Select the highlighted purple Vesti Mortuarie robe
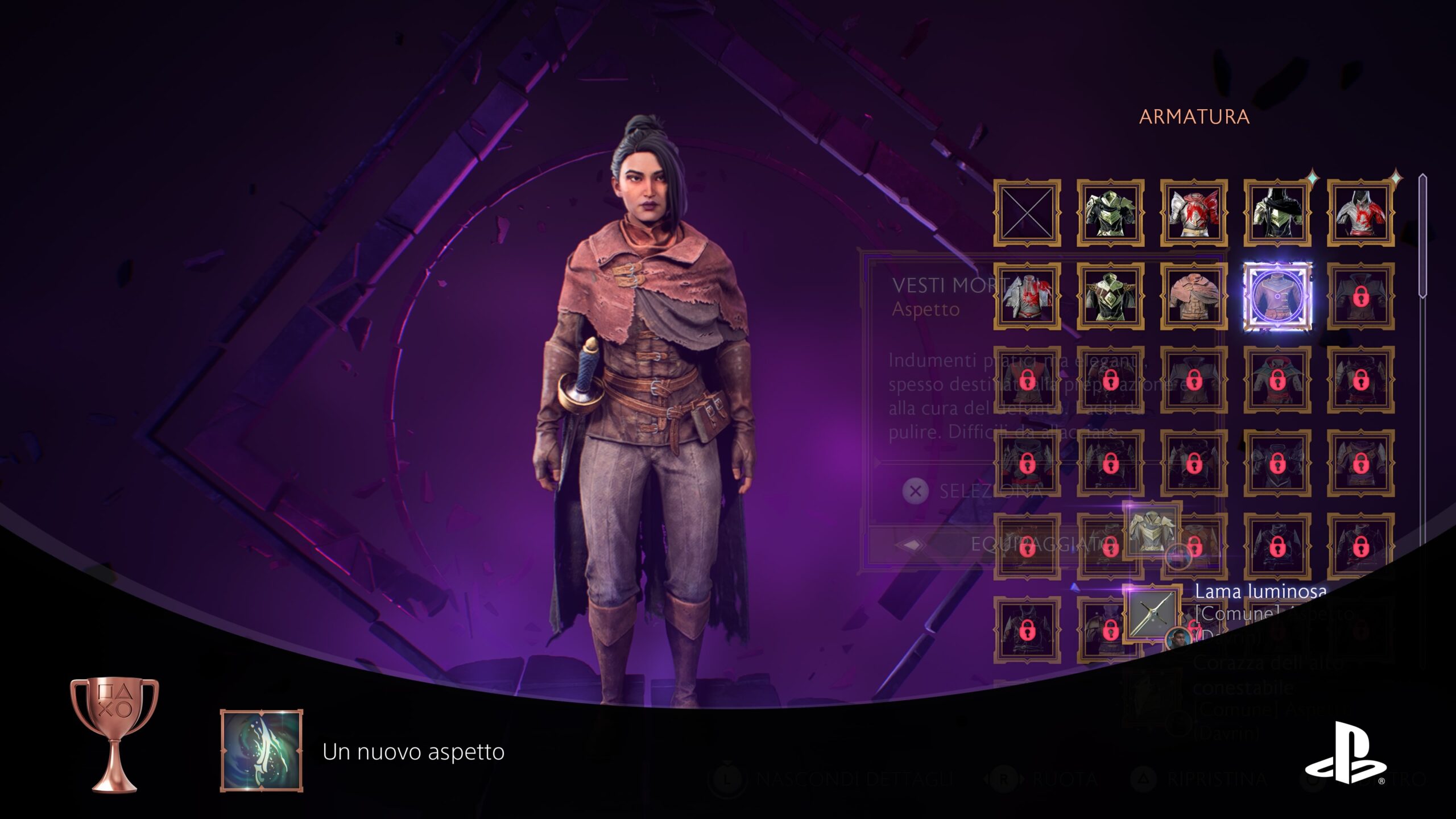The width and height of the screenshot is (1456, 819). [x=1277, y=296]
